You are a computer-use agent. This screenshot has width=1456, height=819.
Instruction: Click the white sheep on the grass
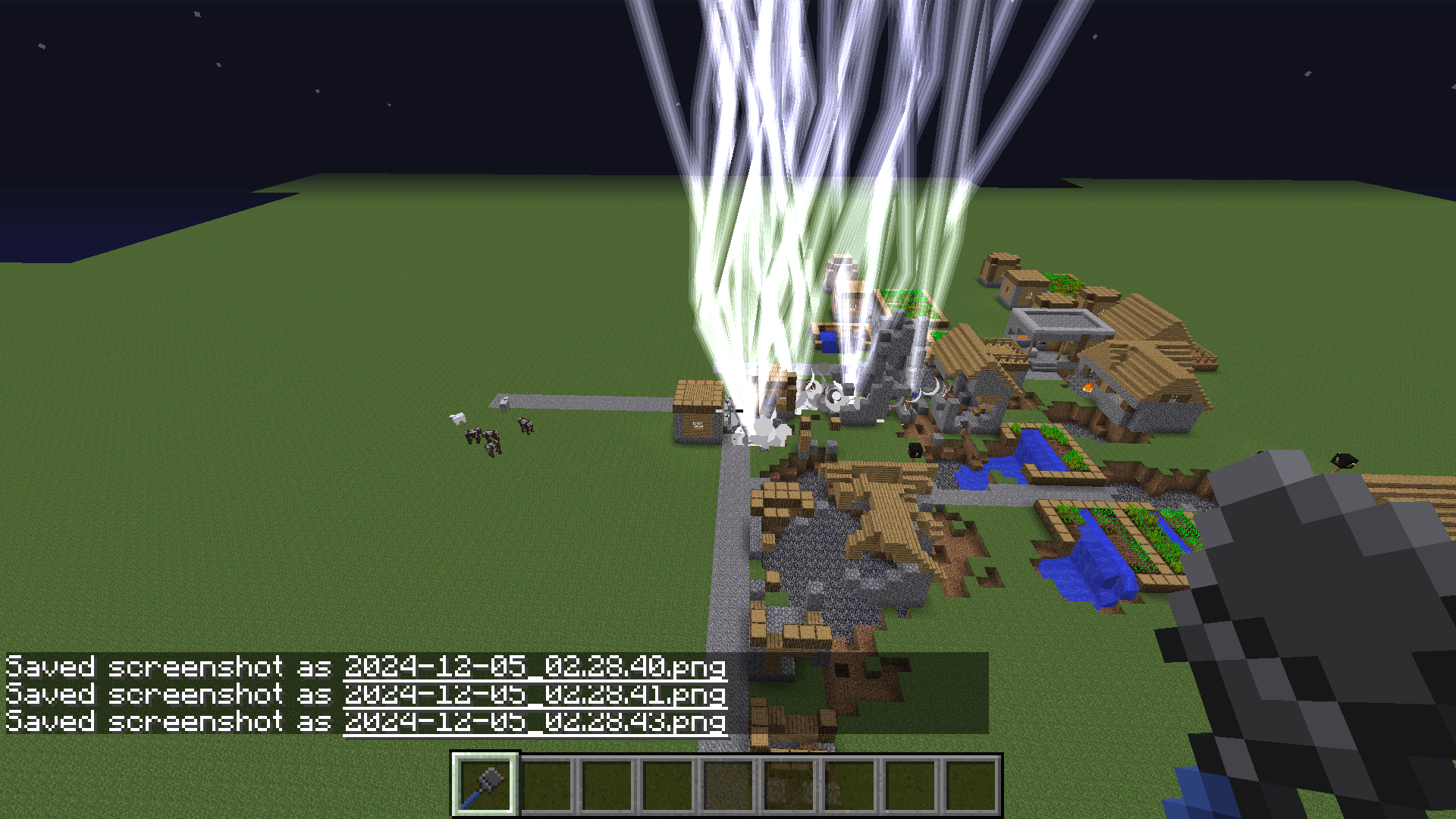(x=457, y=419)
